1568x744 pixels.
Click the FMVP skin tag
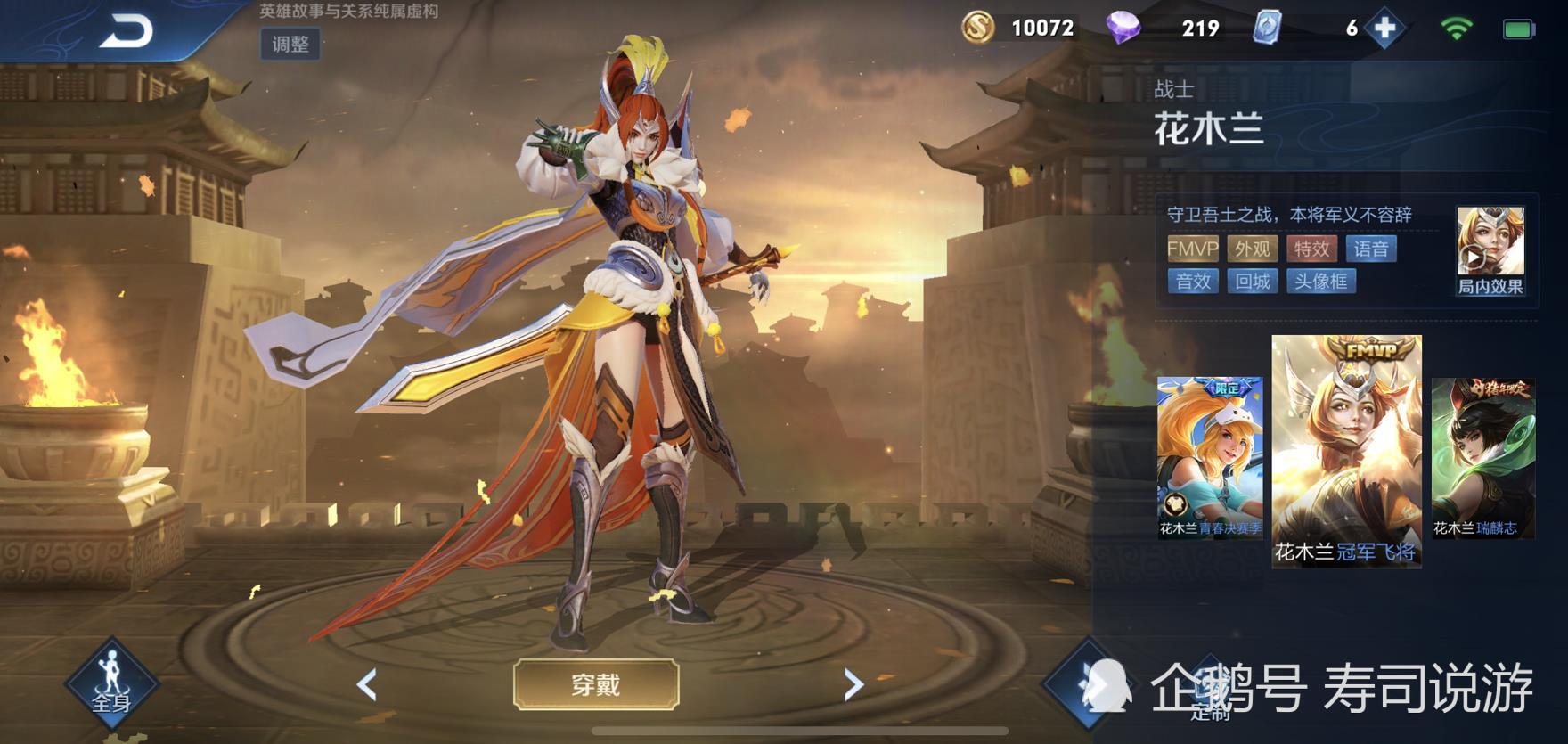[x=1192, y=249]
